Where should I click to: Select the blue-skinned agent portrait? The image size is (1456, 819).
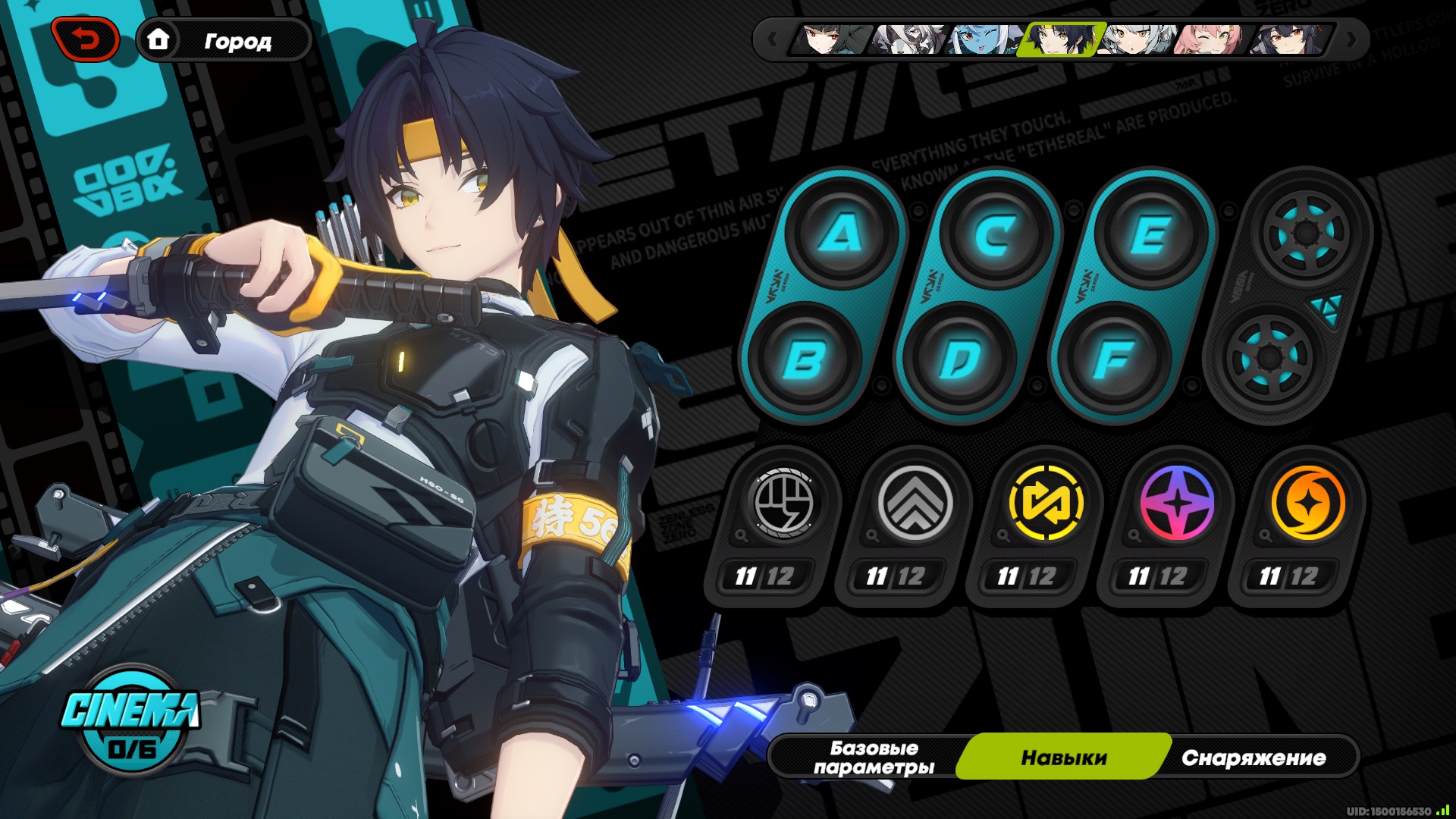tap(984, 39)
